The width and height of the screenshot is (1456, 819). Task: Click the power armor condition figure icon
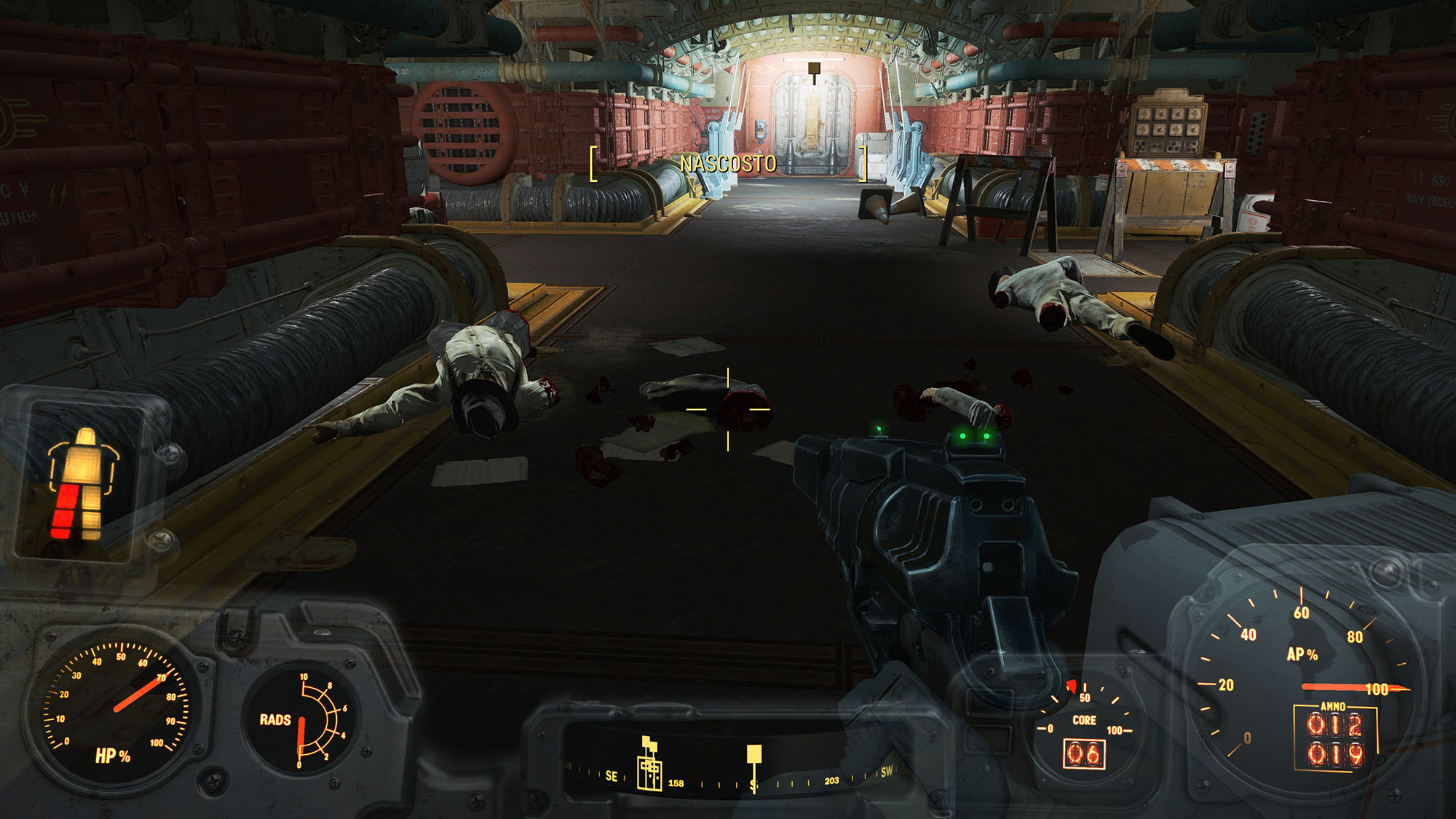coord(82,483)
